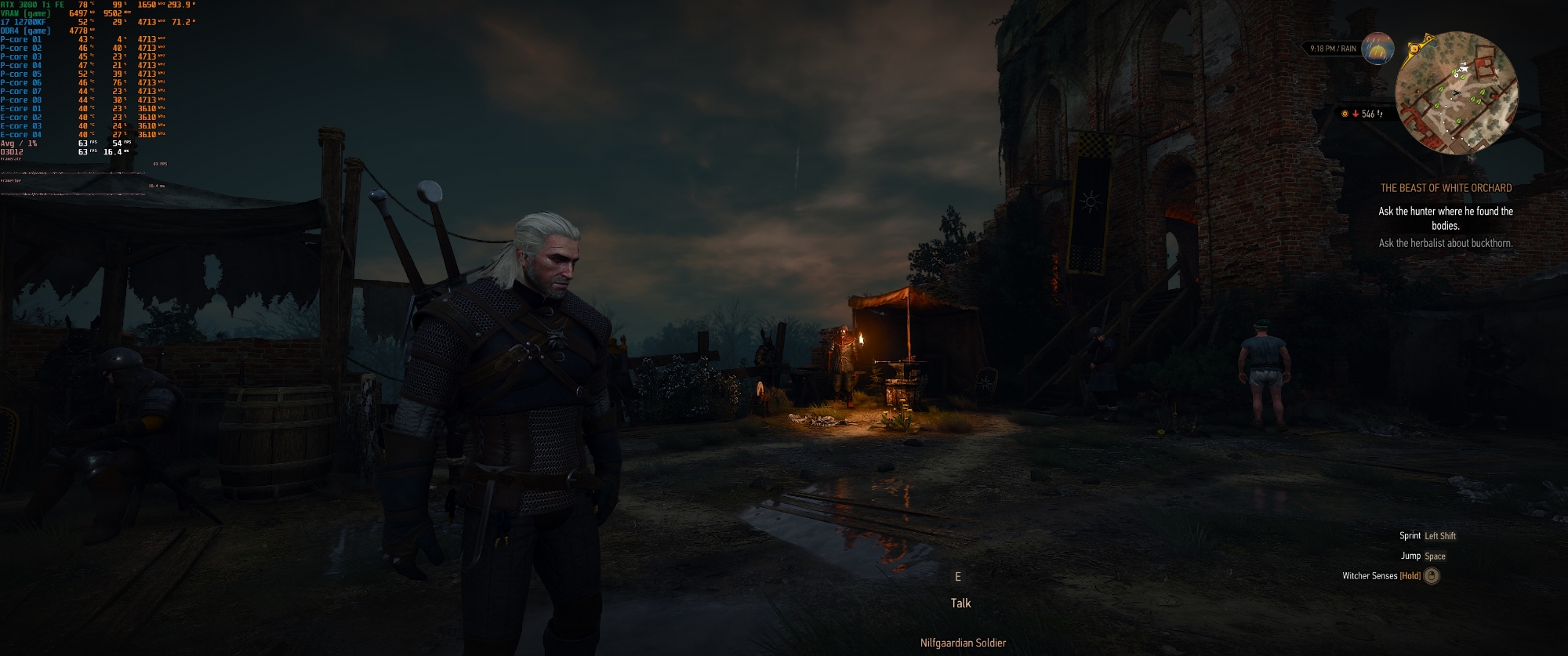Select the objective about asking the hunter
1568x656 pixels.
point(1446,218)
